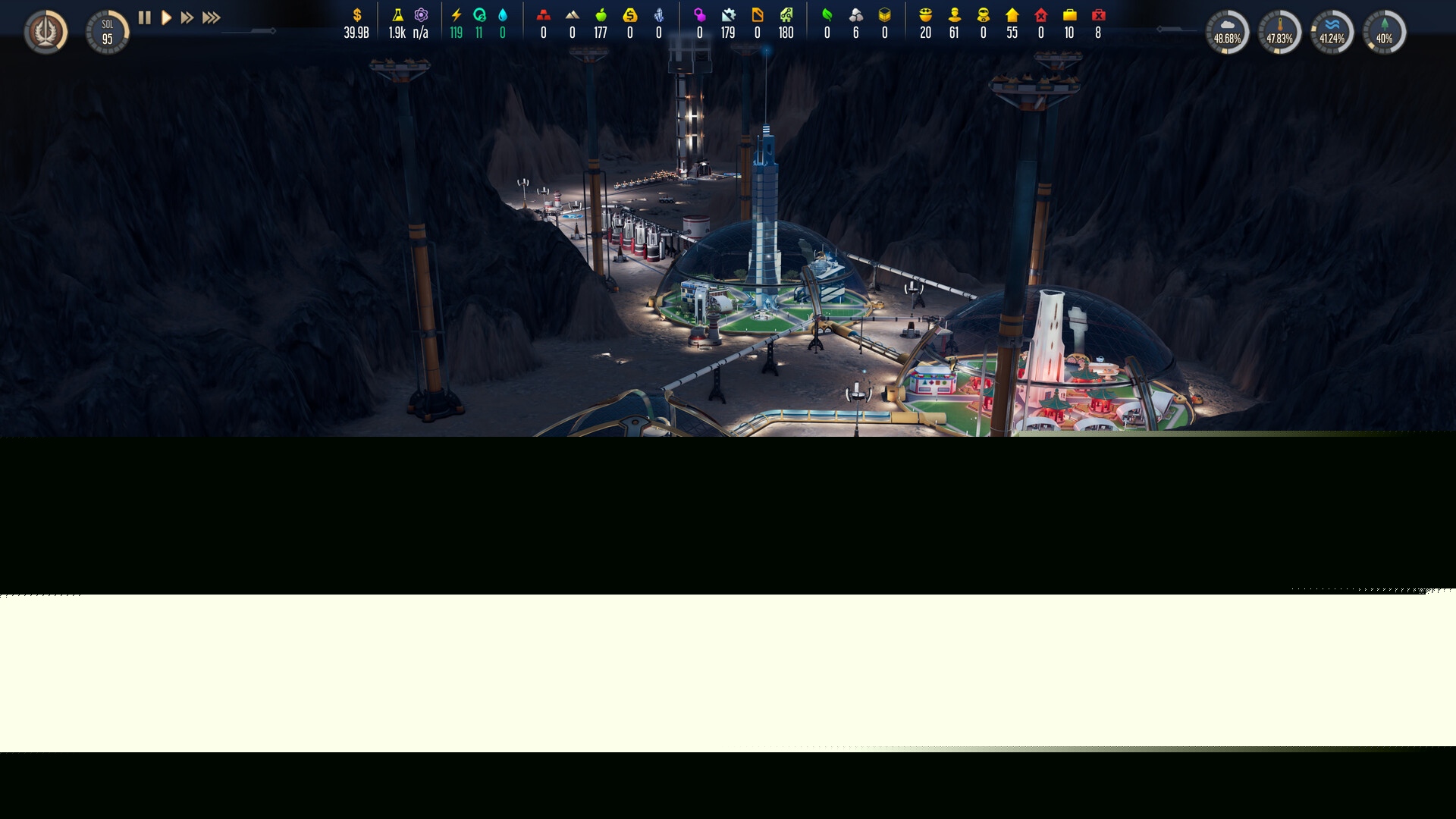Open the colony emblem menu
Image resolution: width=1456 pixels, height=819 pixels.
coord(45,32)
